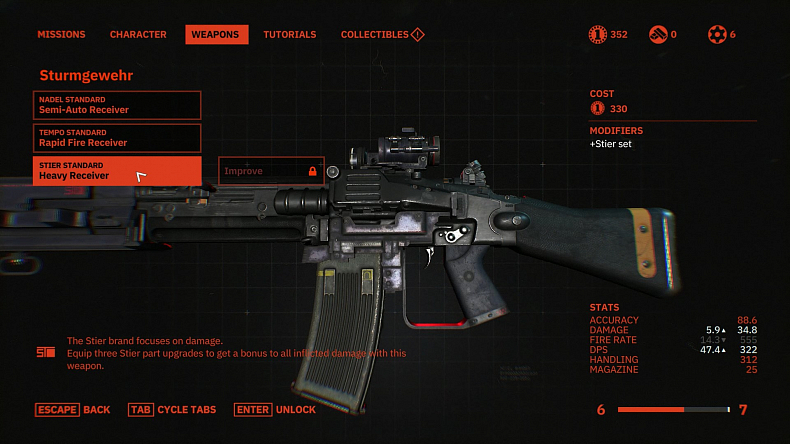Click the Cycle Tabs option

coord(172,410)
